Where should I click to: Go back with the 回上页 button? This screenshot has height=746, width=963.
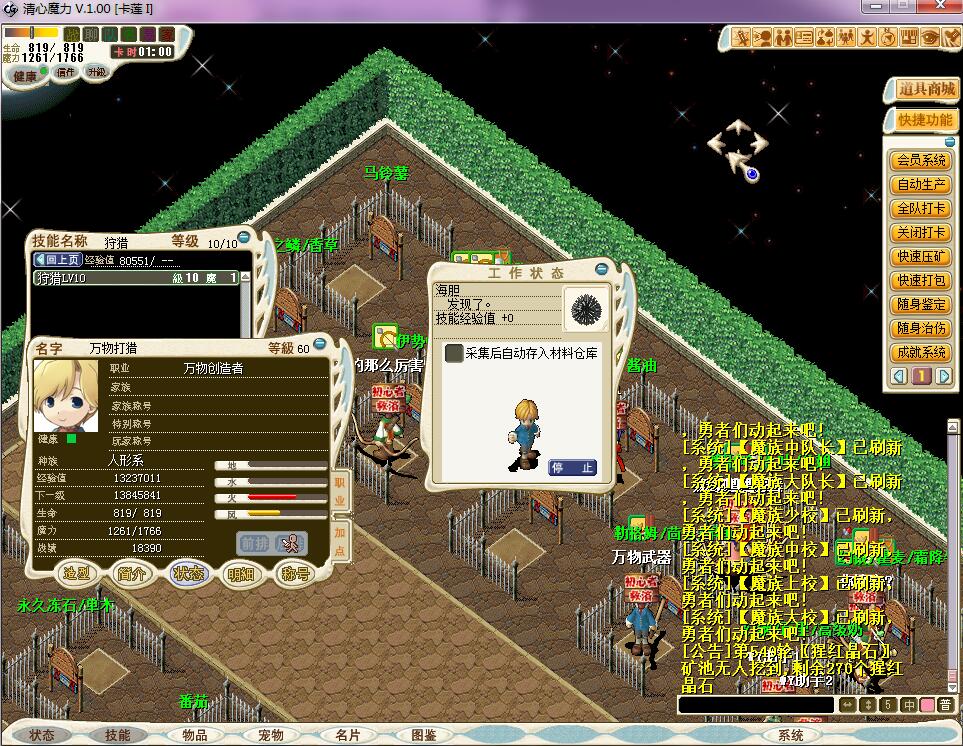pos(58,259)
